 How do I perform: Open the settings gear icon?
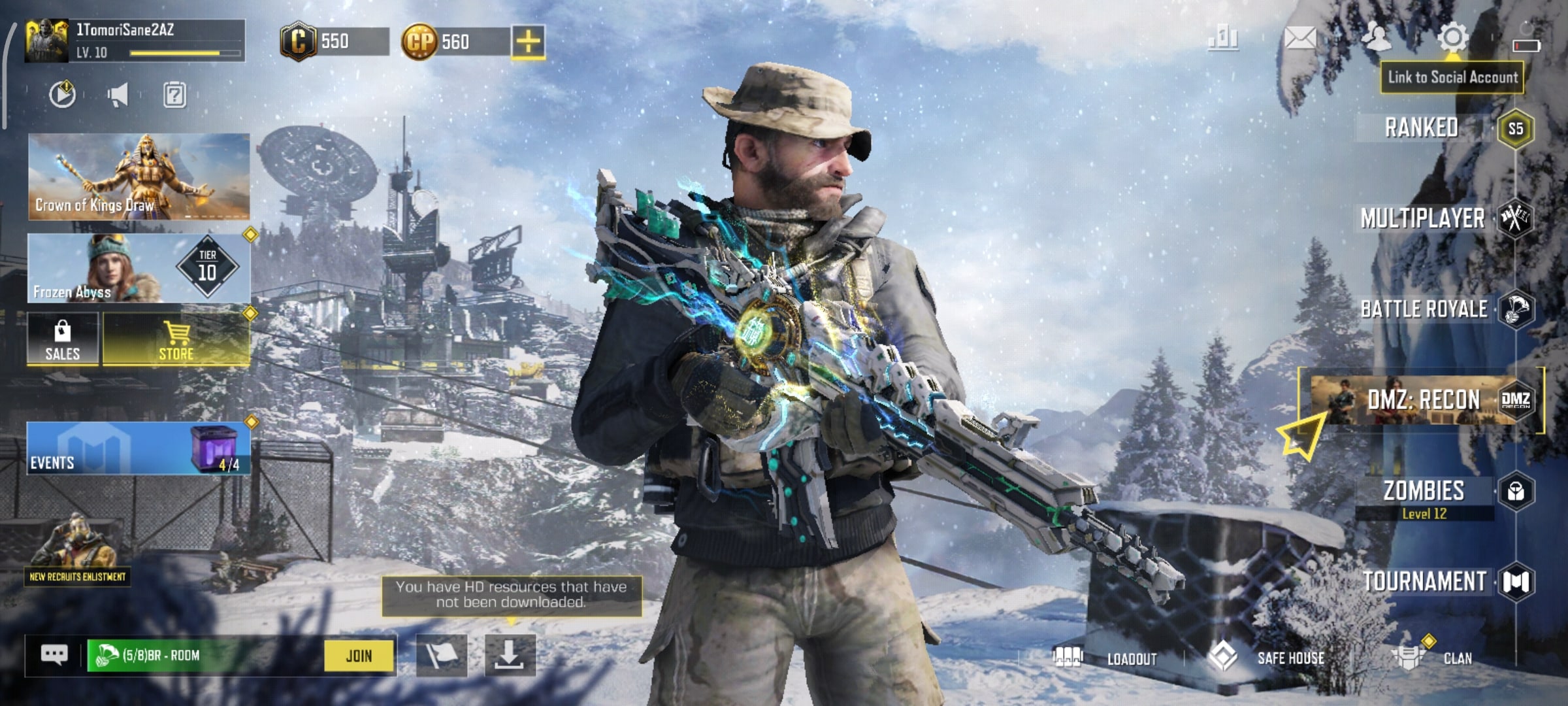1452,38
